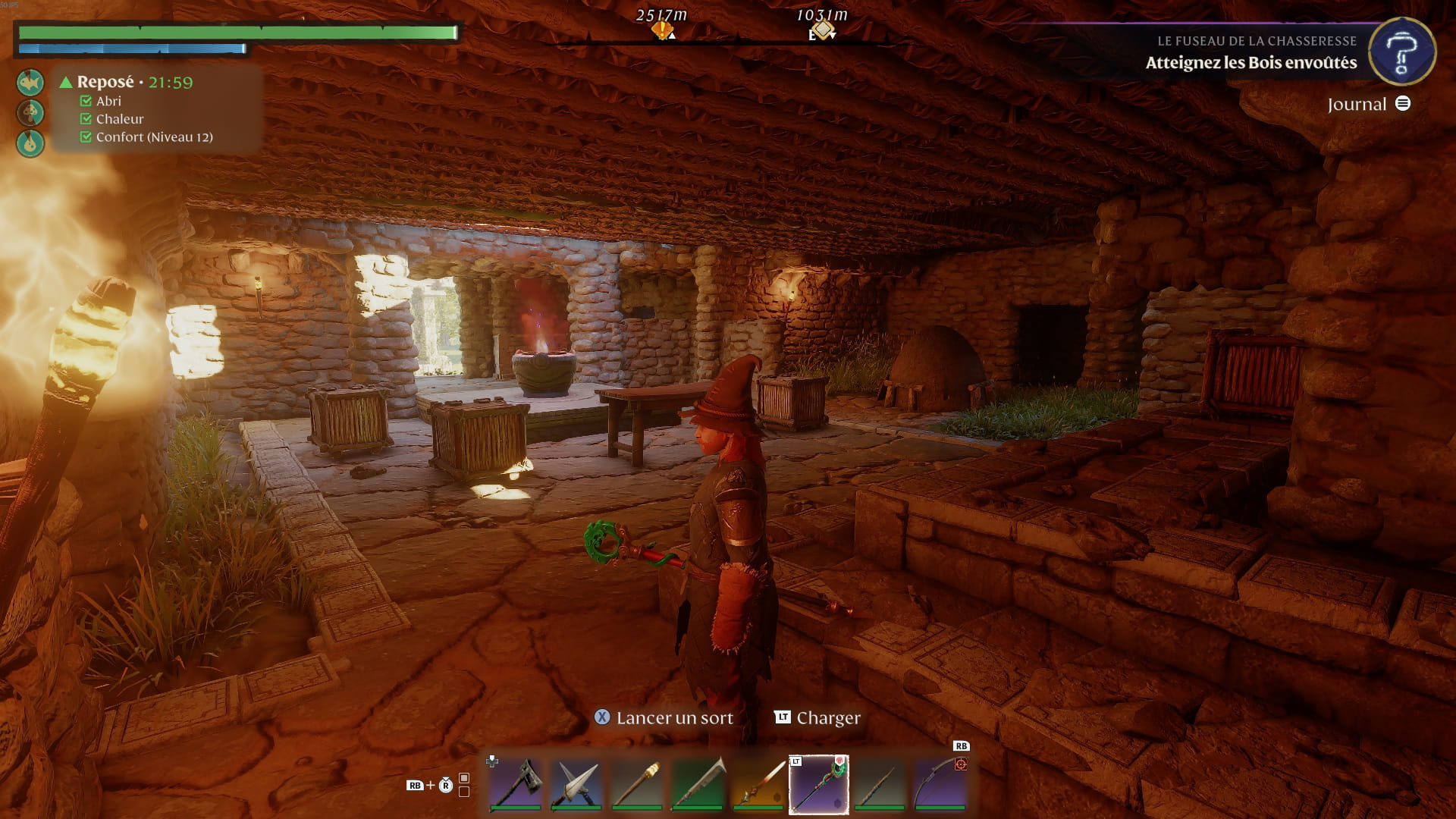1456x819 pixels.
Task: Equip the greatsword on green background
Action: coord(698,784)
